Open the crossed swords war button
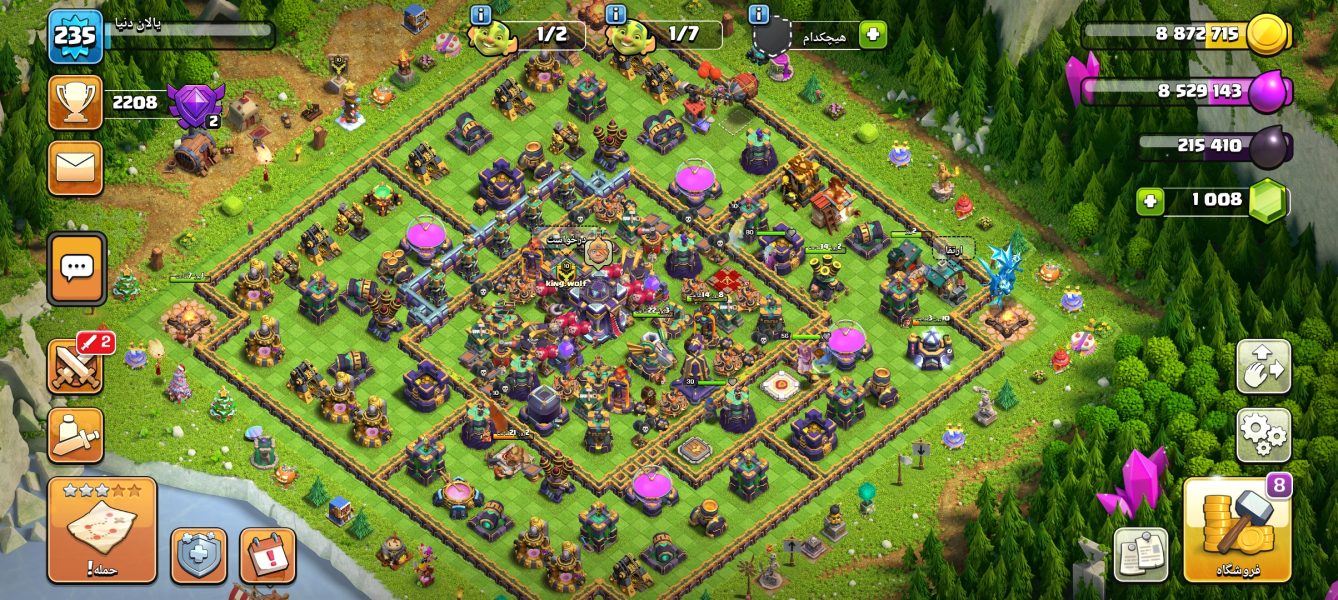Screen dimensions: 1338x600 coord(75,366)
